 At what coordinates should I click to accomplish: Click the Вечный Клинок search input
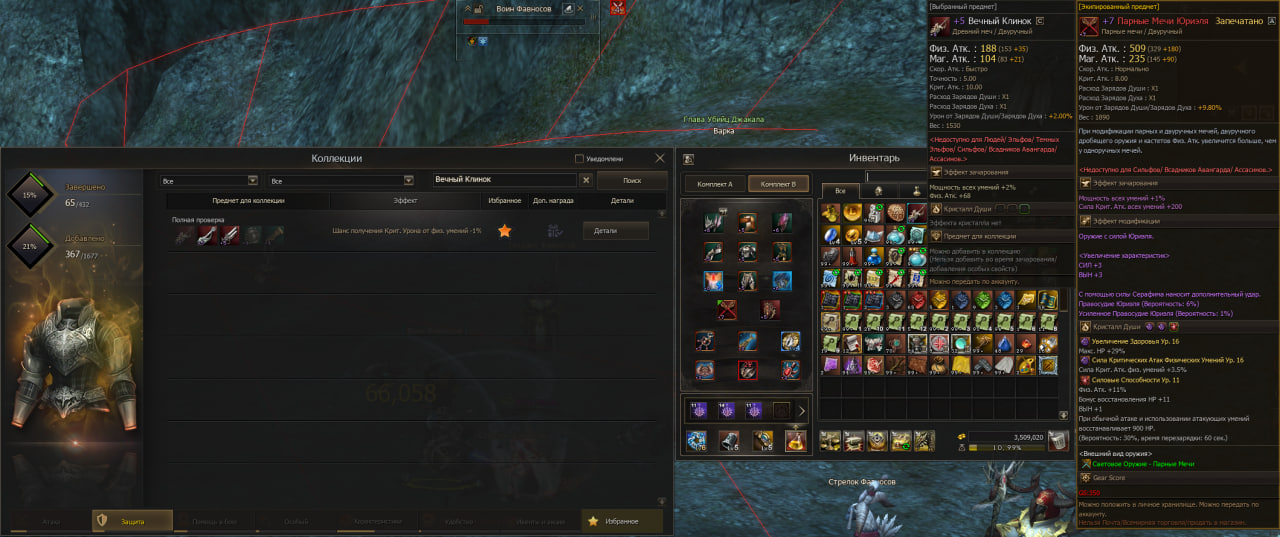tap(505, 180)
